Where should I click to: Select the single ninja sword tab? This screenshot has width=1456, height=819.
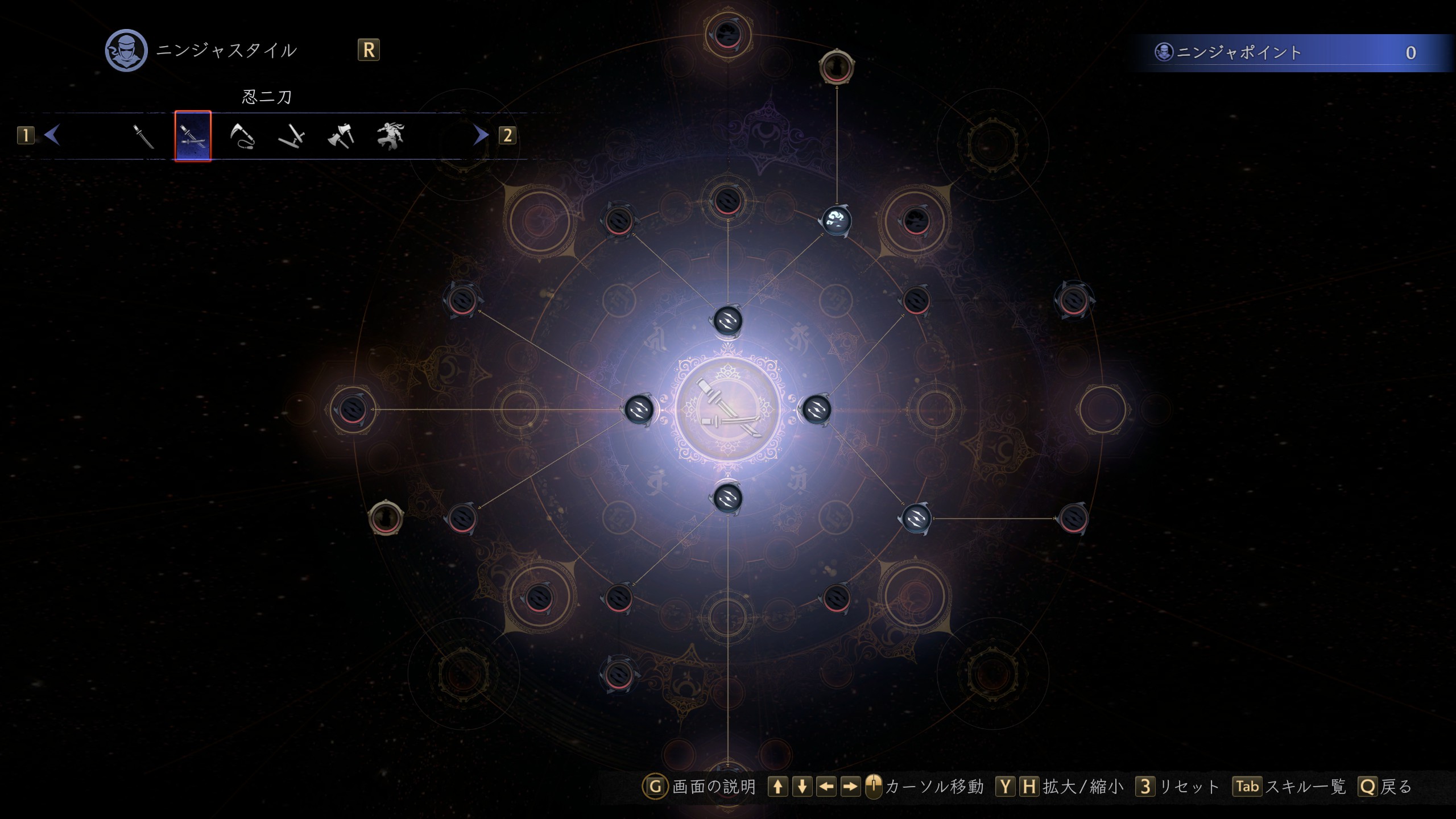(143, 136)
